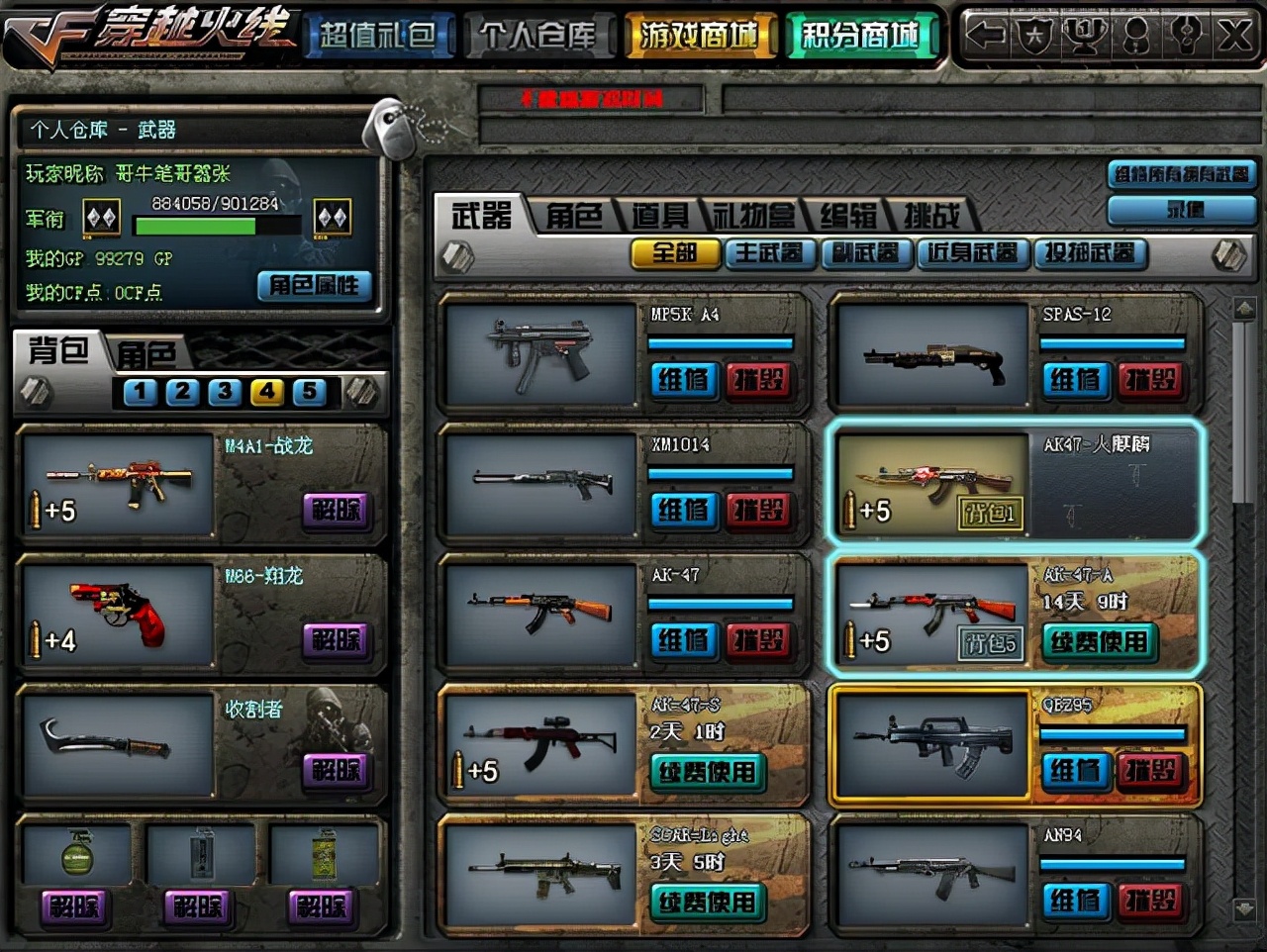The height and width of the screenshot is (952, 1267).
Task: Repair the MP5K A4
Action: point(683,380)
